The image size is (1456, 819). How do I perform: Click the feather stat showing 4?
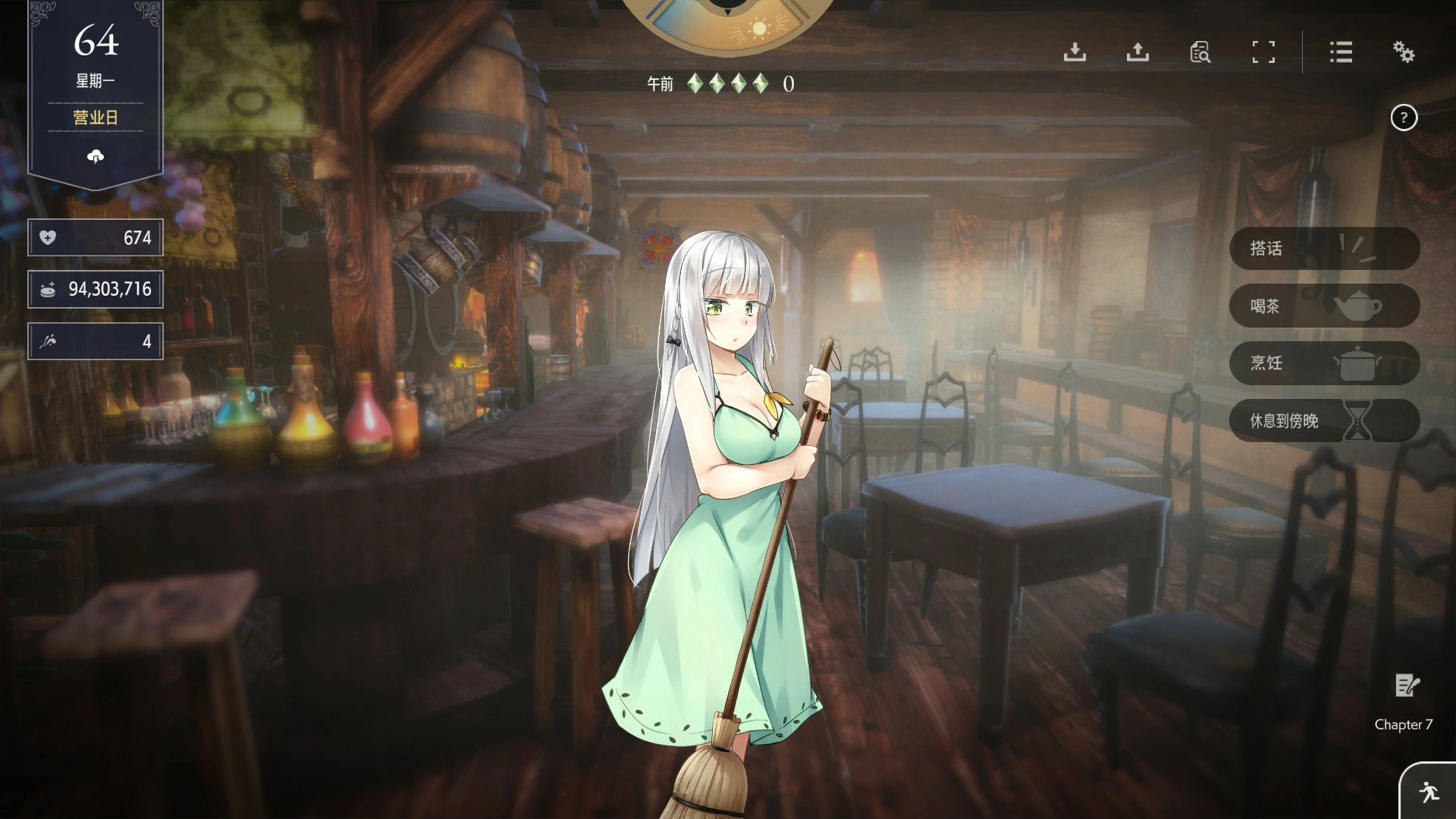95,340
